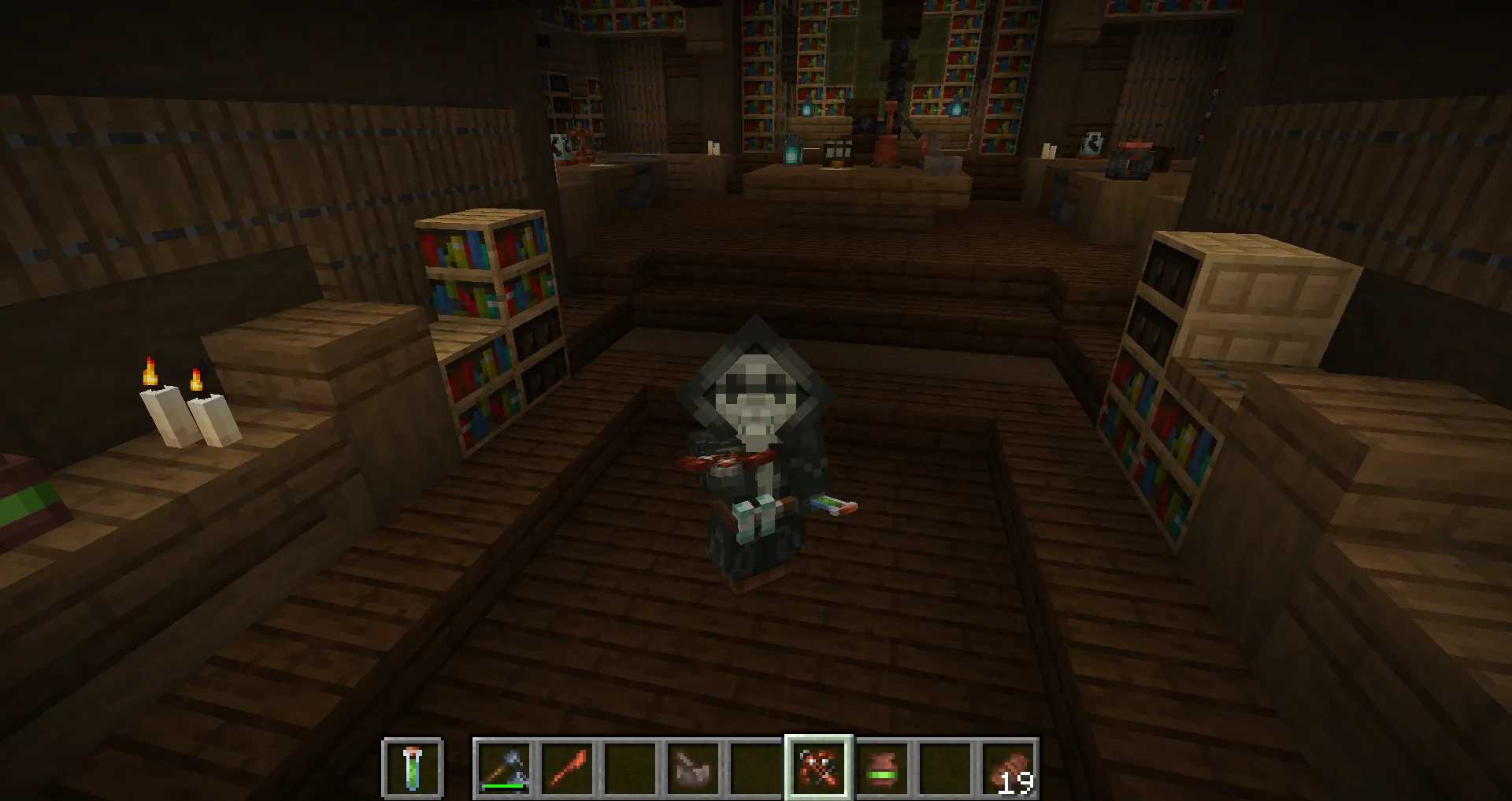The height and width of the screenshot is (801, 1512).
Task: Click the empty slot left of the crossbow
Action: click(x=754, y=768)
